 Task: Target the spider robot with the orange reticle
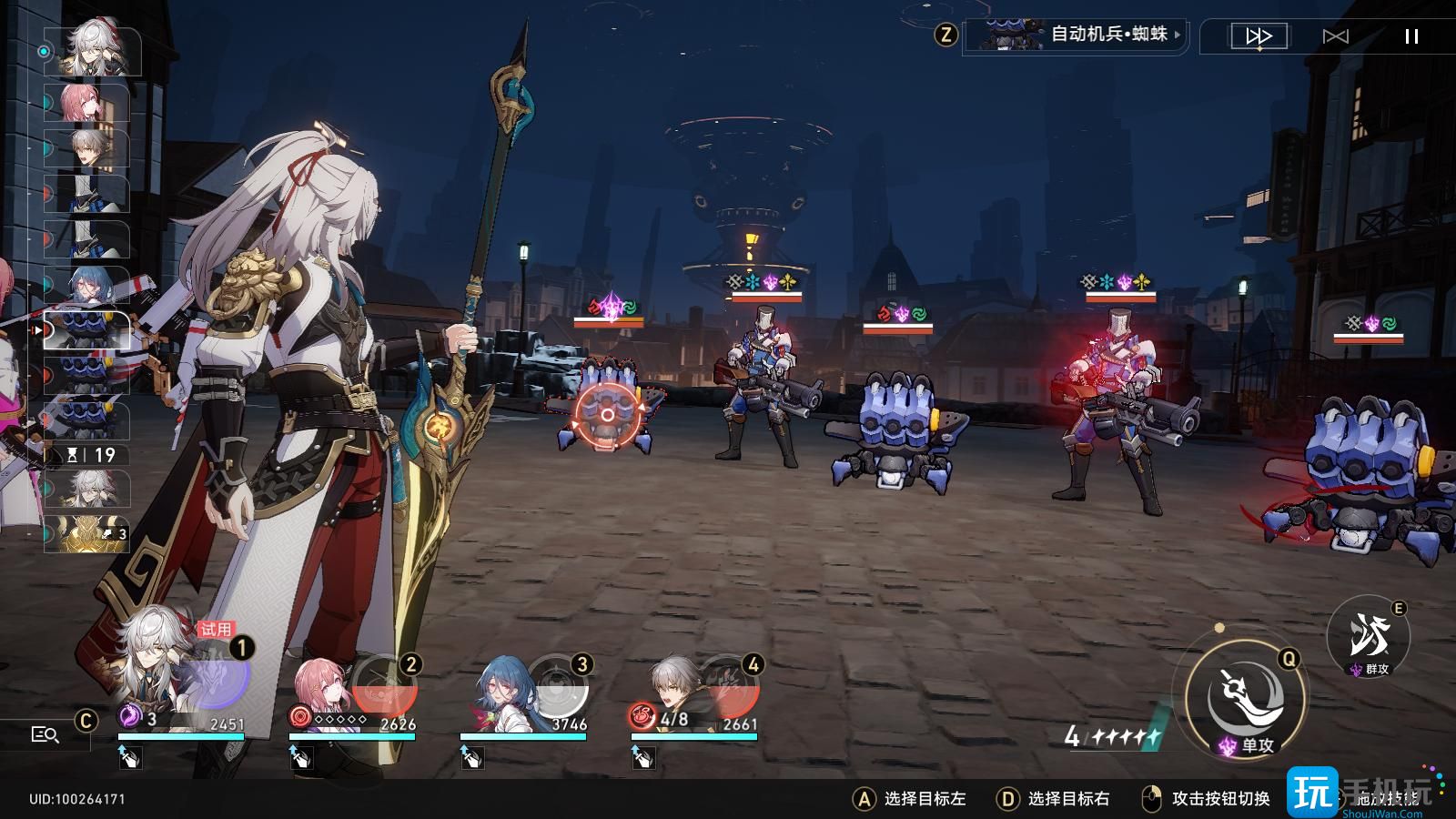click(x=606, y=415)
